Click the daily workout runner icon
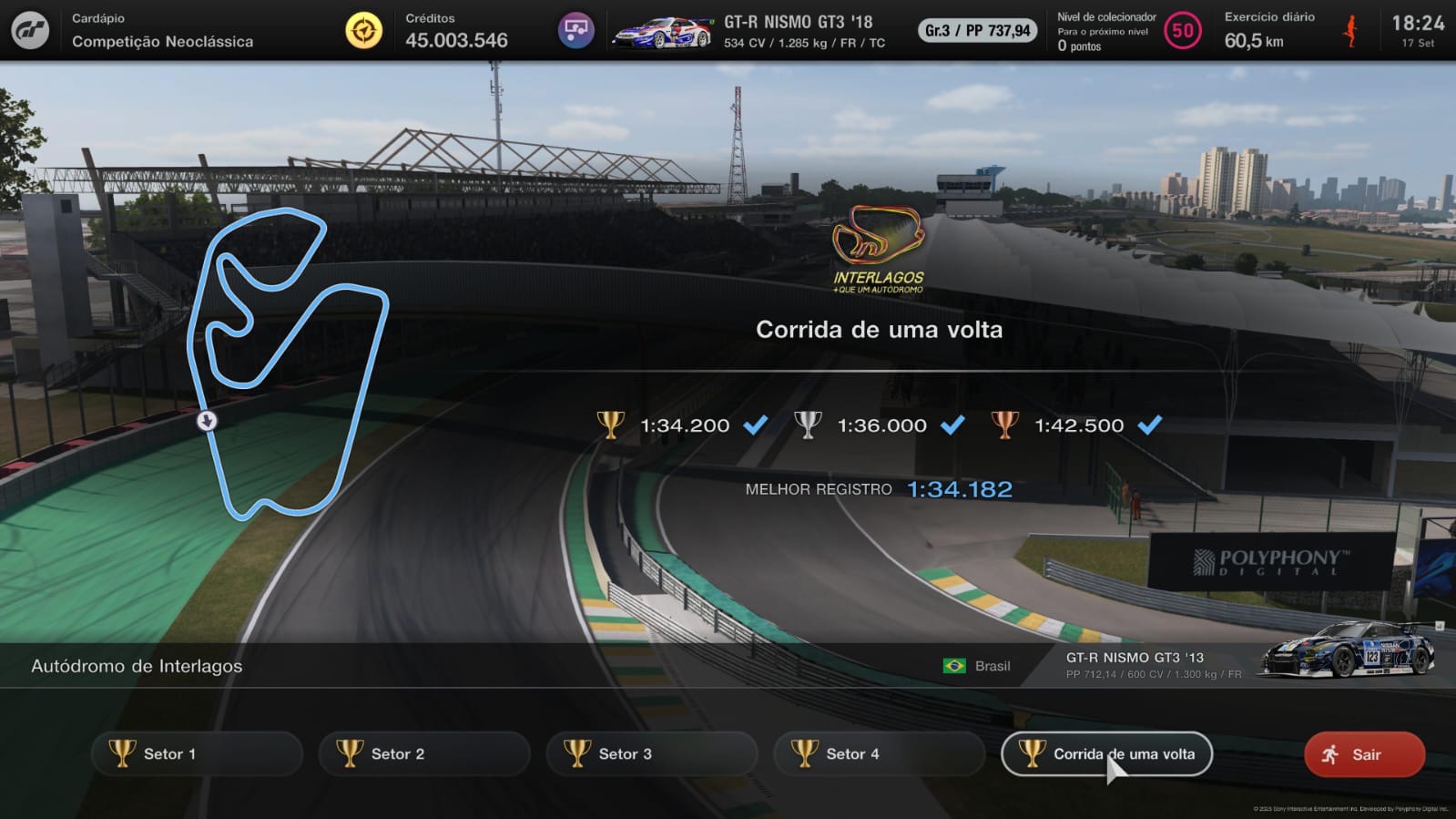This screenshot has width=1456, height=819. pyautogui.click(x=1349, y=28)
